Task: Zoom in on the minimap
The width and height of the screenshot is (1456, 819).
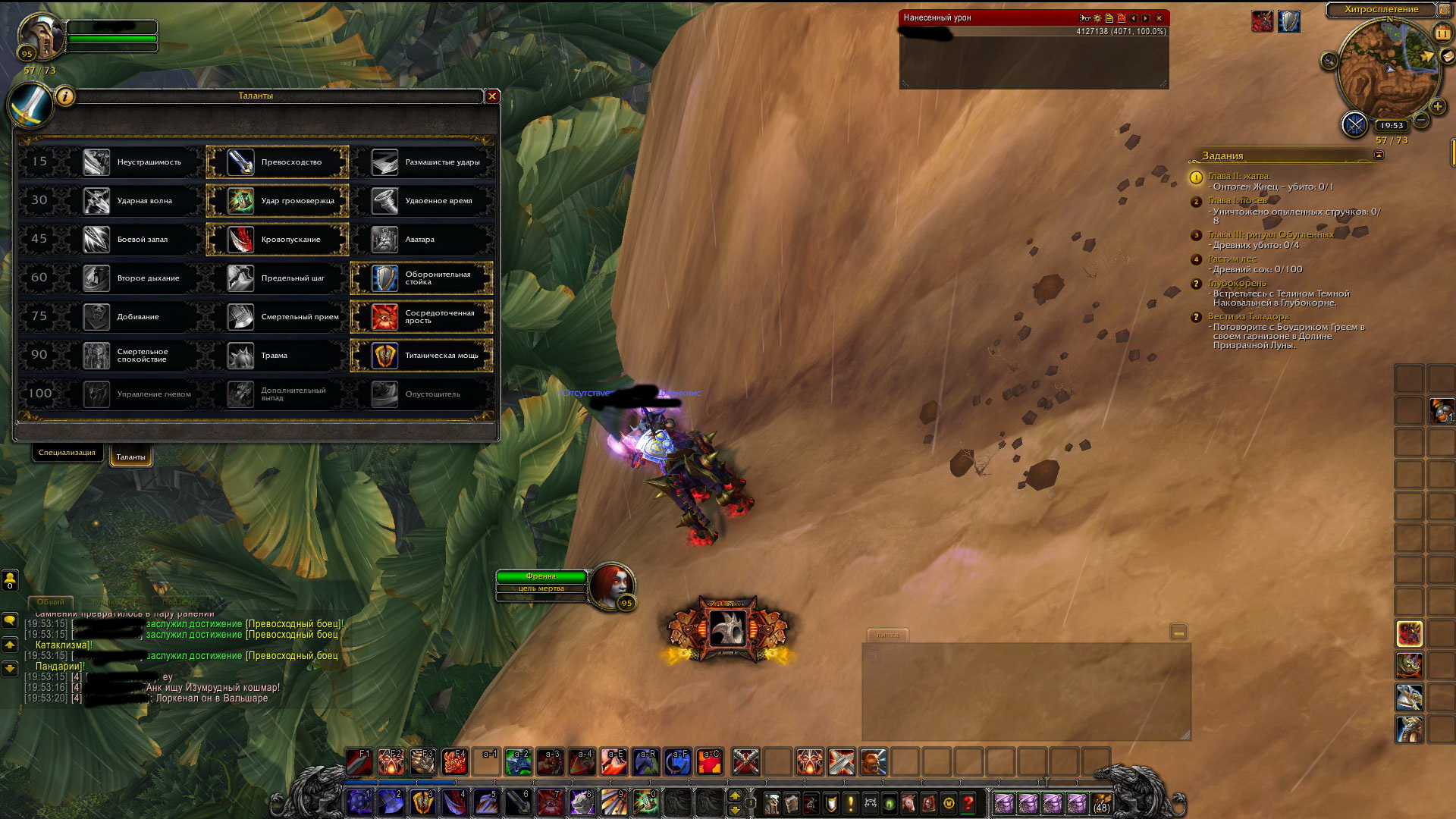Action: 1437,106
